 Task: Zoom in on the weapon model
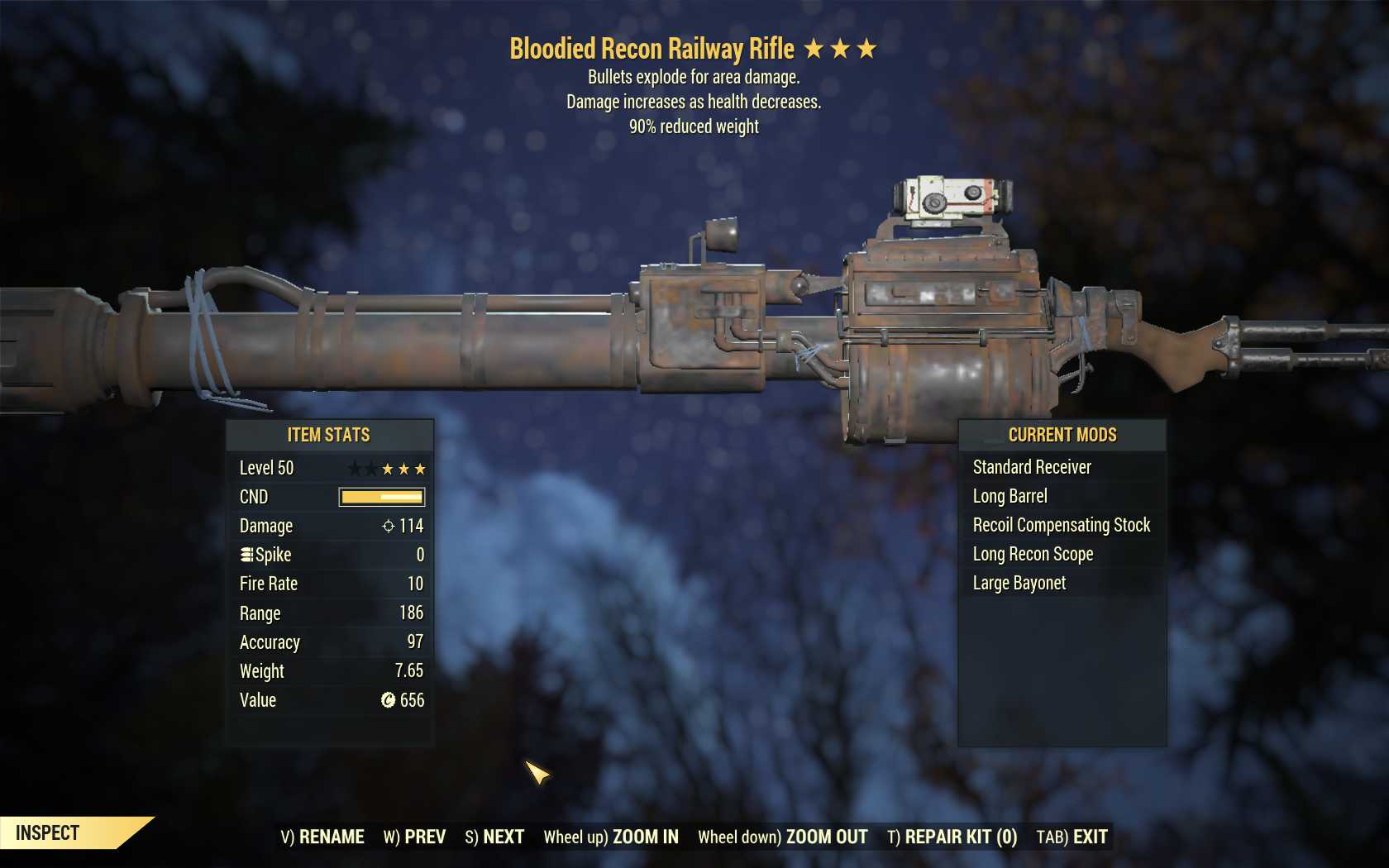pyautogui.click(x=611, y=837)
